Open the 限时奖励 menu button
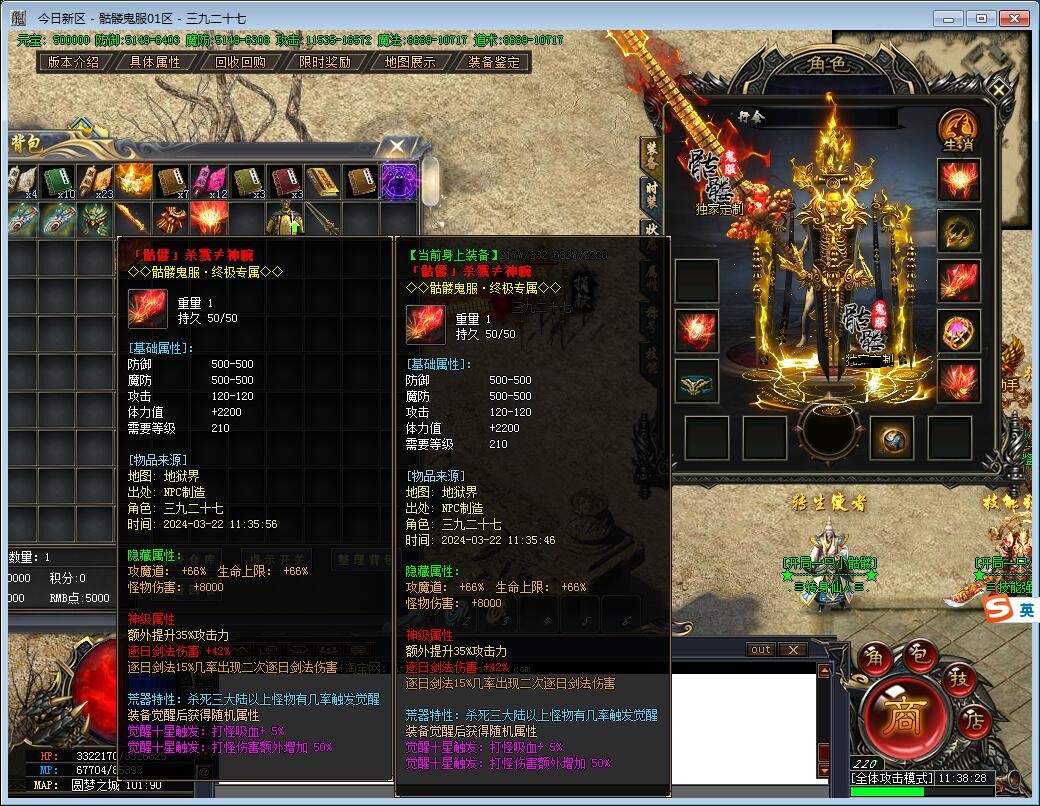The image size is (1040, 806). [325, 62]
